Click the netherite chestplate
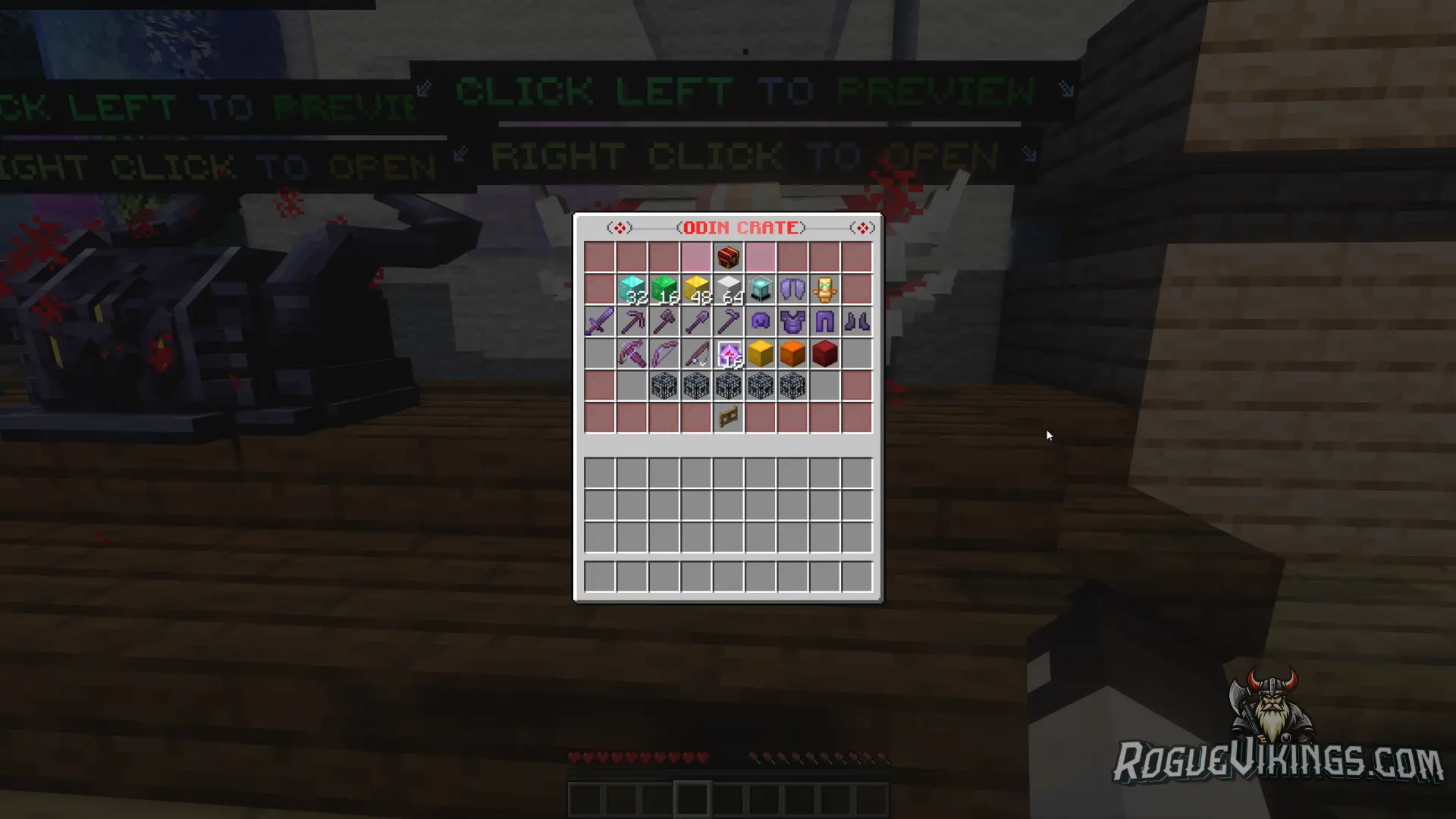Screen dimensions: 1456x819 [x=793, y=321]
